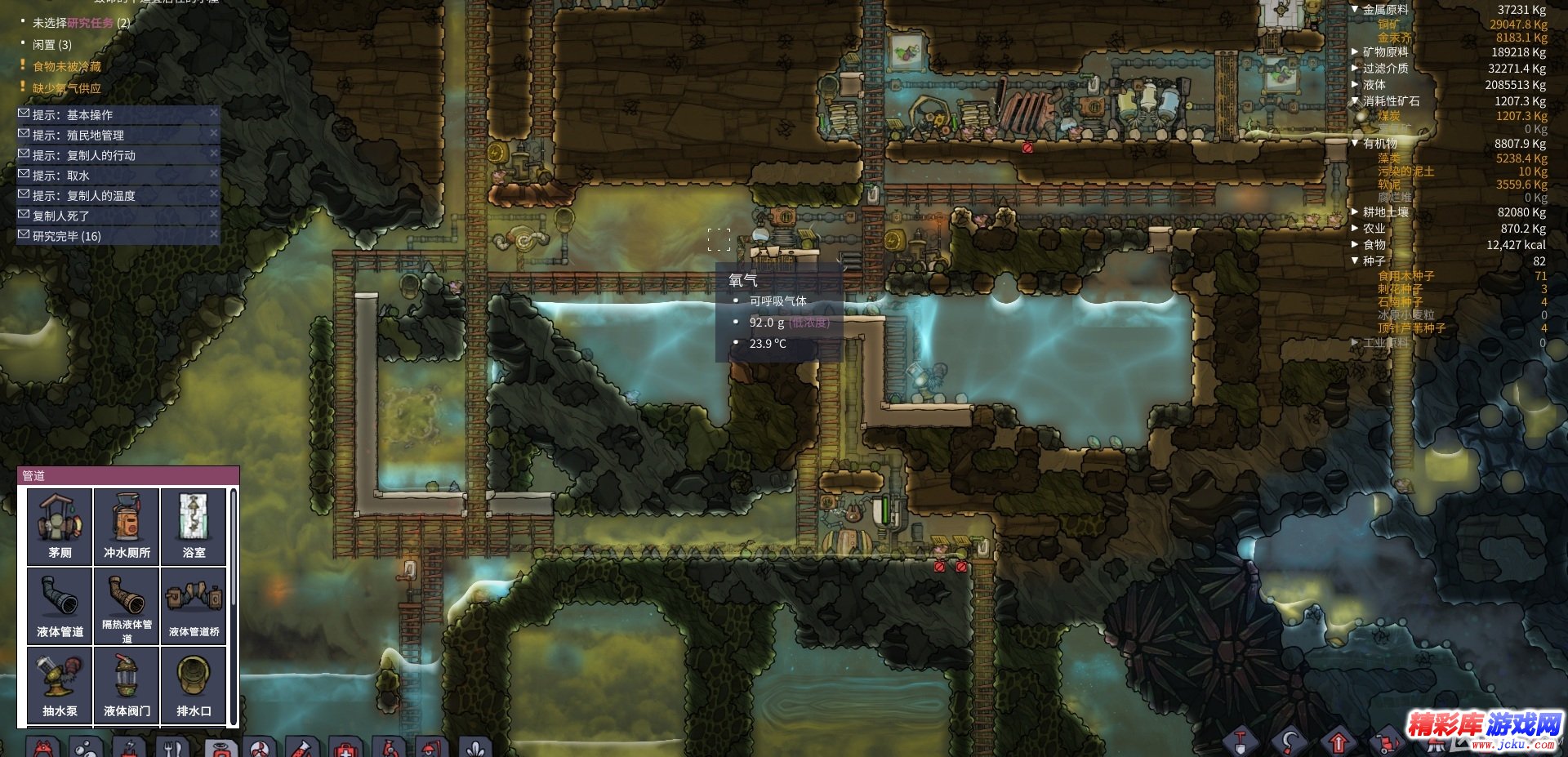Expand the 农业 resource category

[x=1355, y=229]
